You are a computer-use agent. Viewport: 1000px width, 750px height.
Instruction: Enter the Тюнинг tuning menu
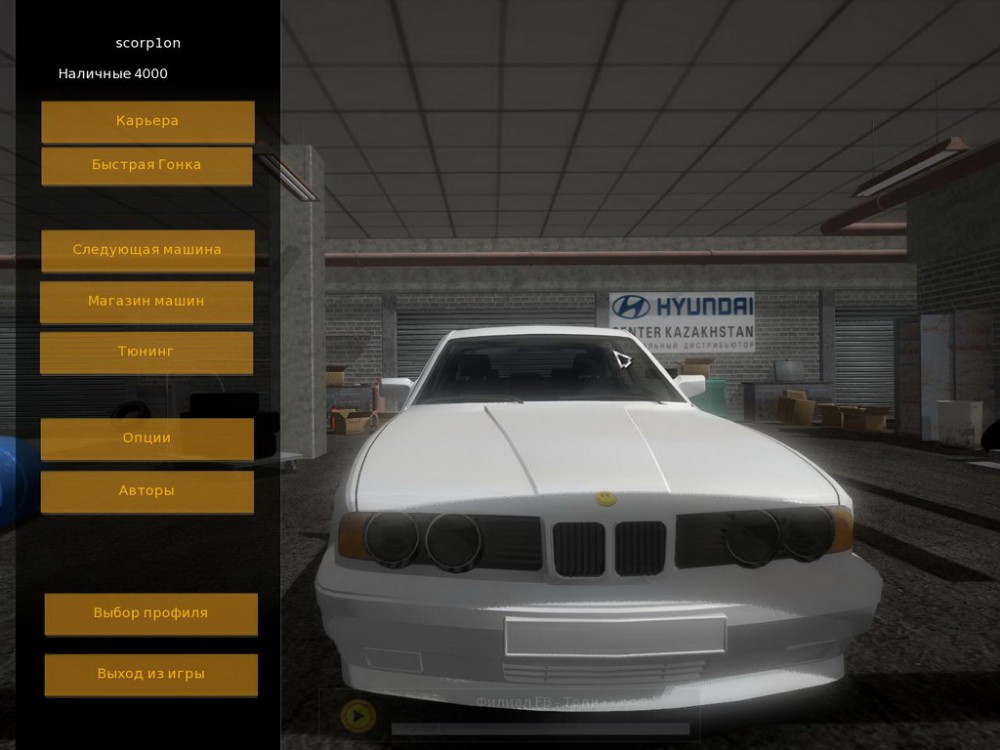point(146,352)
